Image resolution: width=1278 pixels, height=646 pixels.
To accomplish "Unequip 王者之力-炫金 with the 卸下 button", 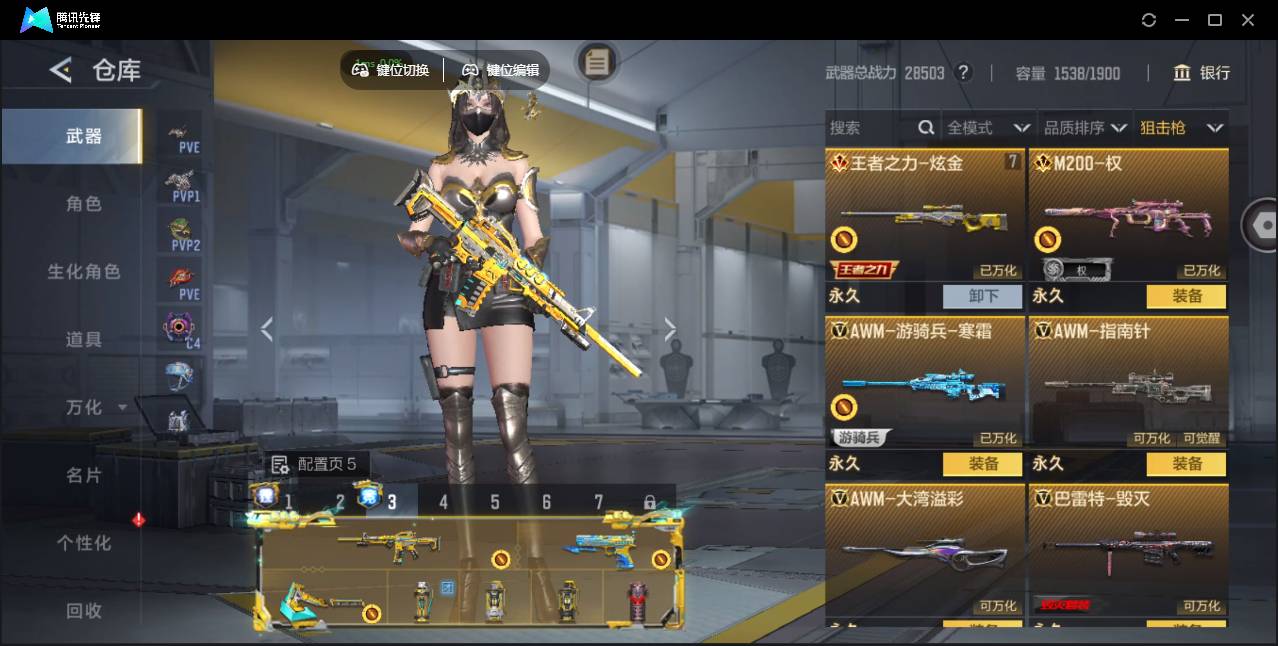I will click(982, 296).
